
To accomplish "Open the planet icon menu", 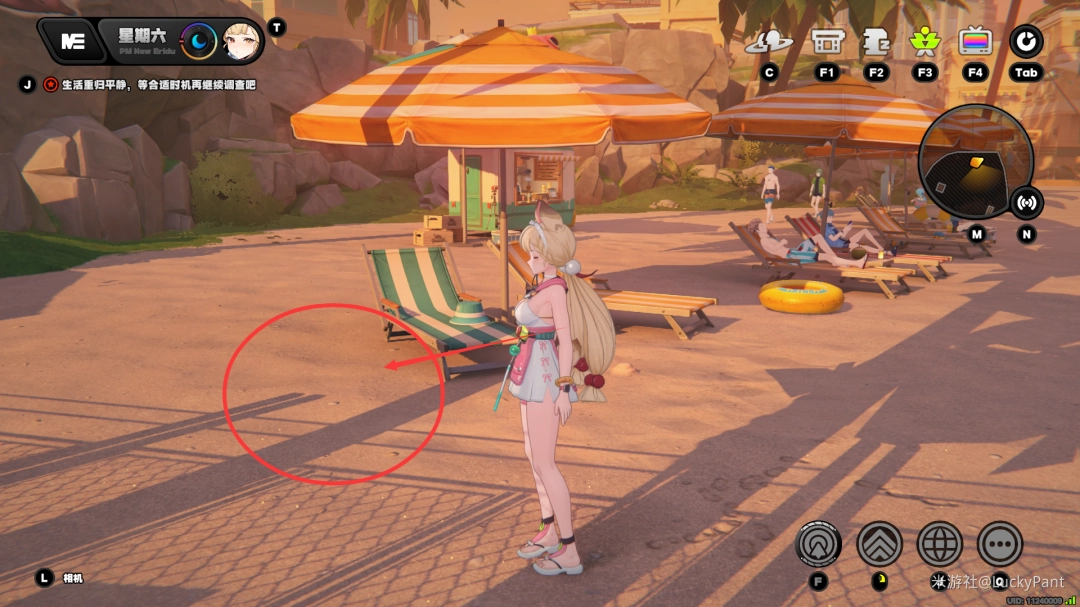I will (769, 42).
